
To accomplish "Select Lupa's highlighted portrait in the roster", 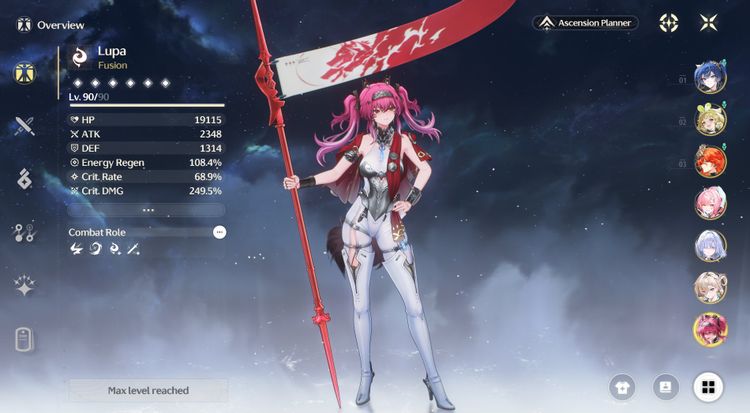I will (710, 329).
